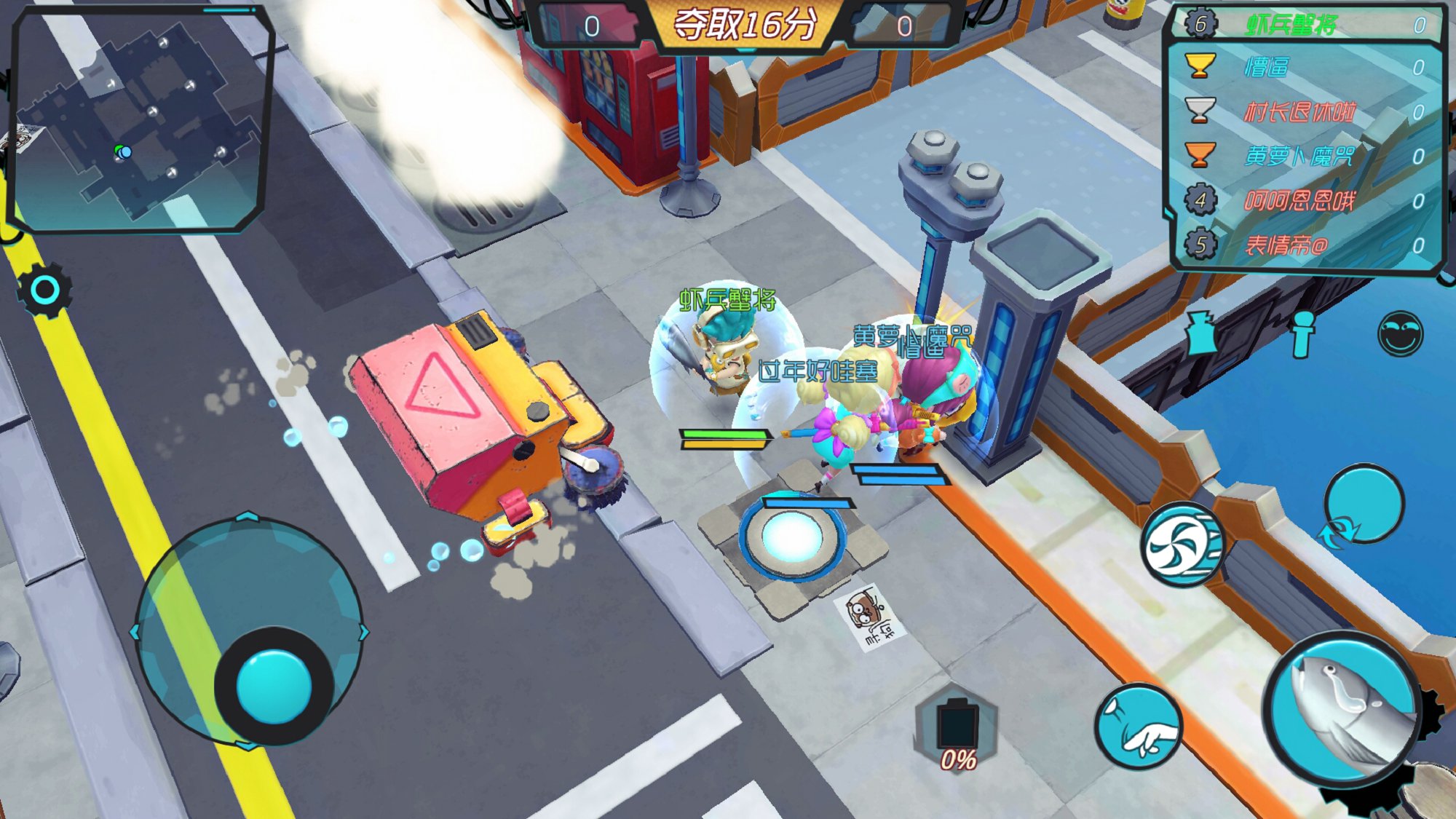Open the settings gear icon
Image resolution: width=1456 pixels, height=819 pixels.
[x=44, y=290]
